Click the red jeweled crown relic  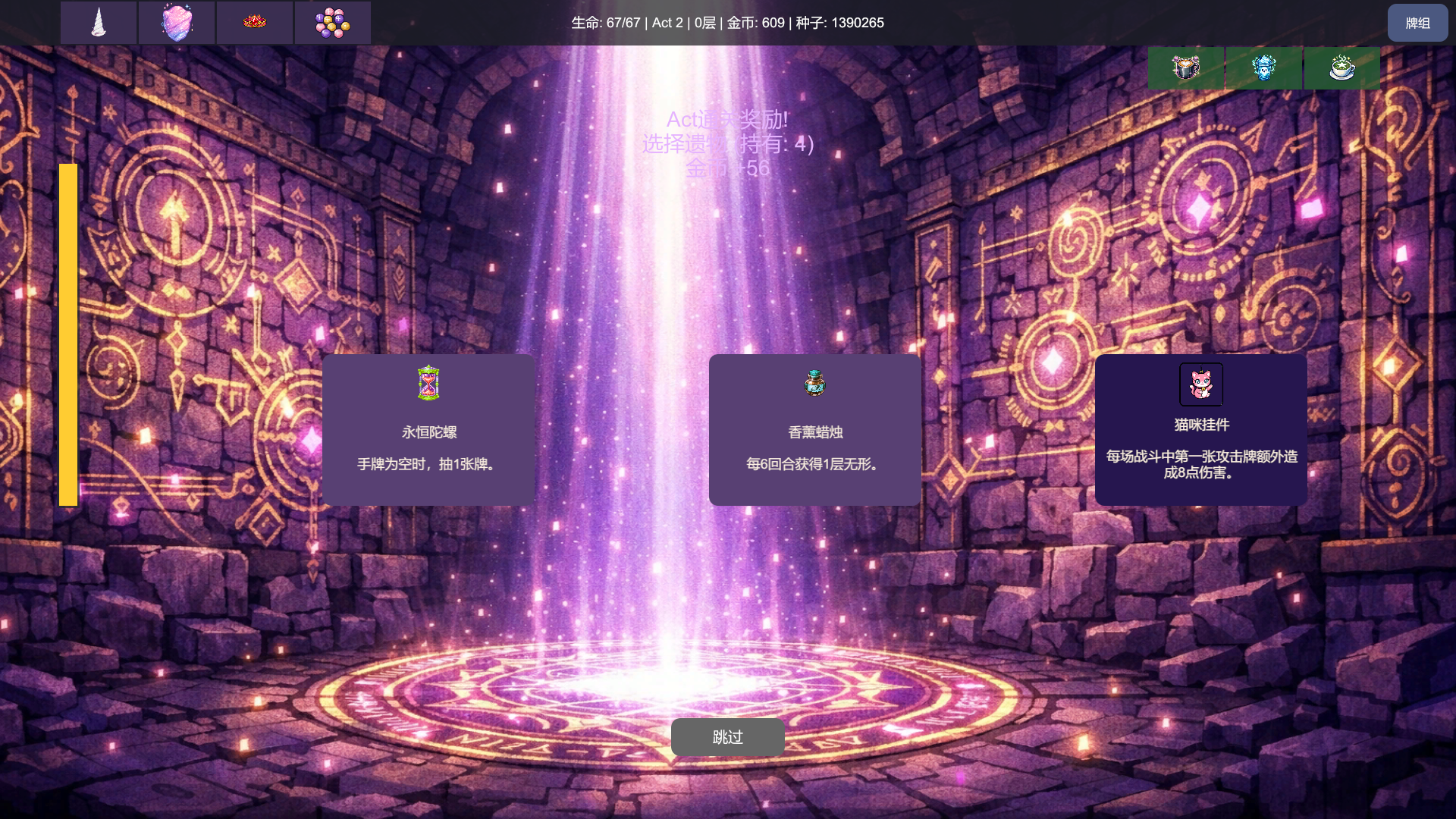(255, 23)
